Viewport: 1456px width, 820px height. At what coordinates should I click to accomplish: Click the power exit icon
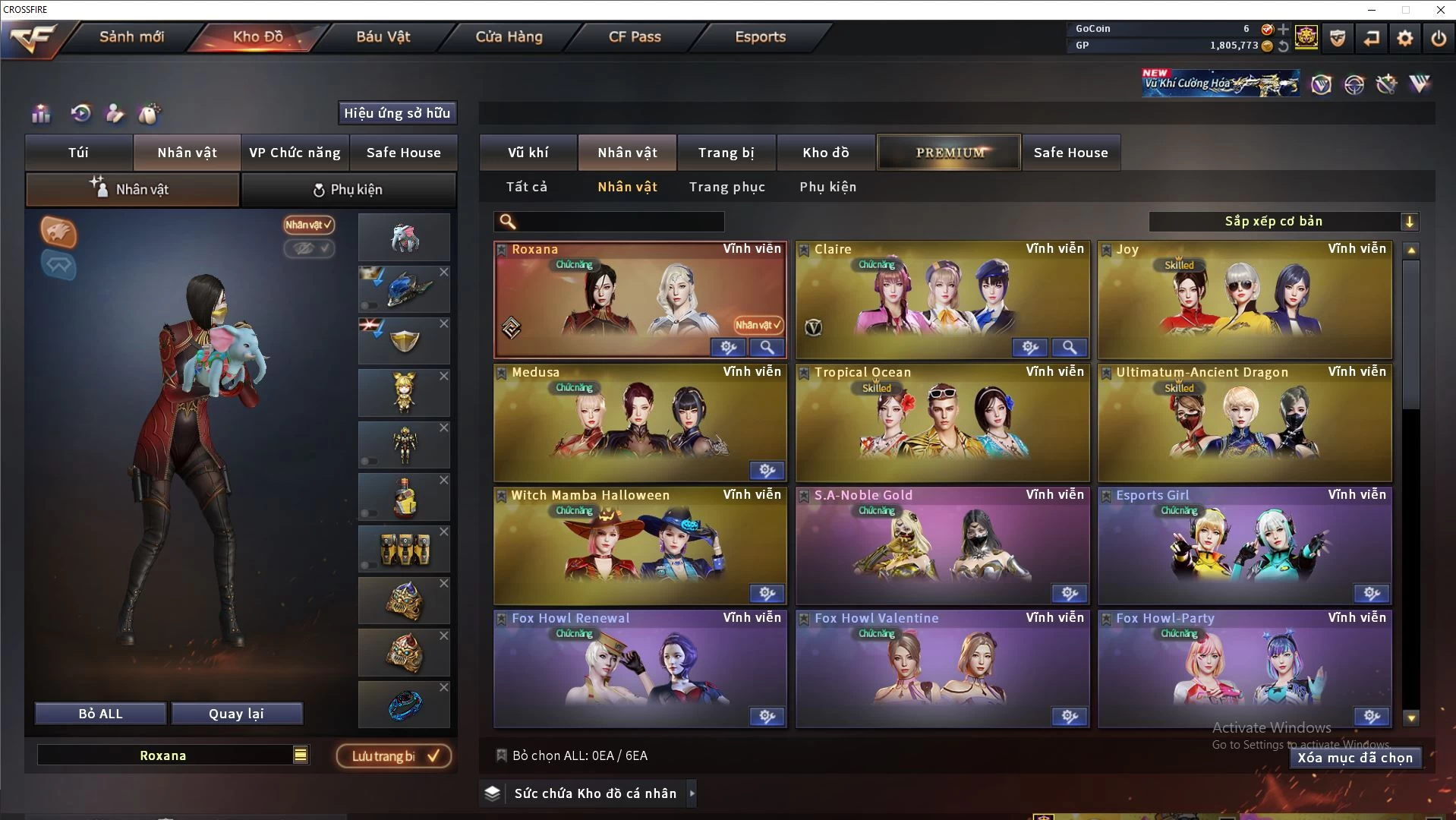coord(1438,38)
